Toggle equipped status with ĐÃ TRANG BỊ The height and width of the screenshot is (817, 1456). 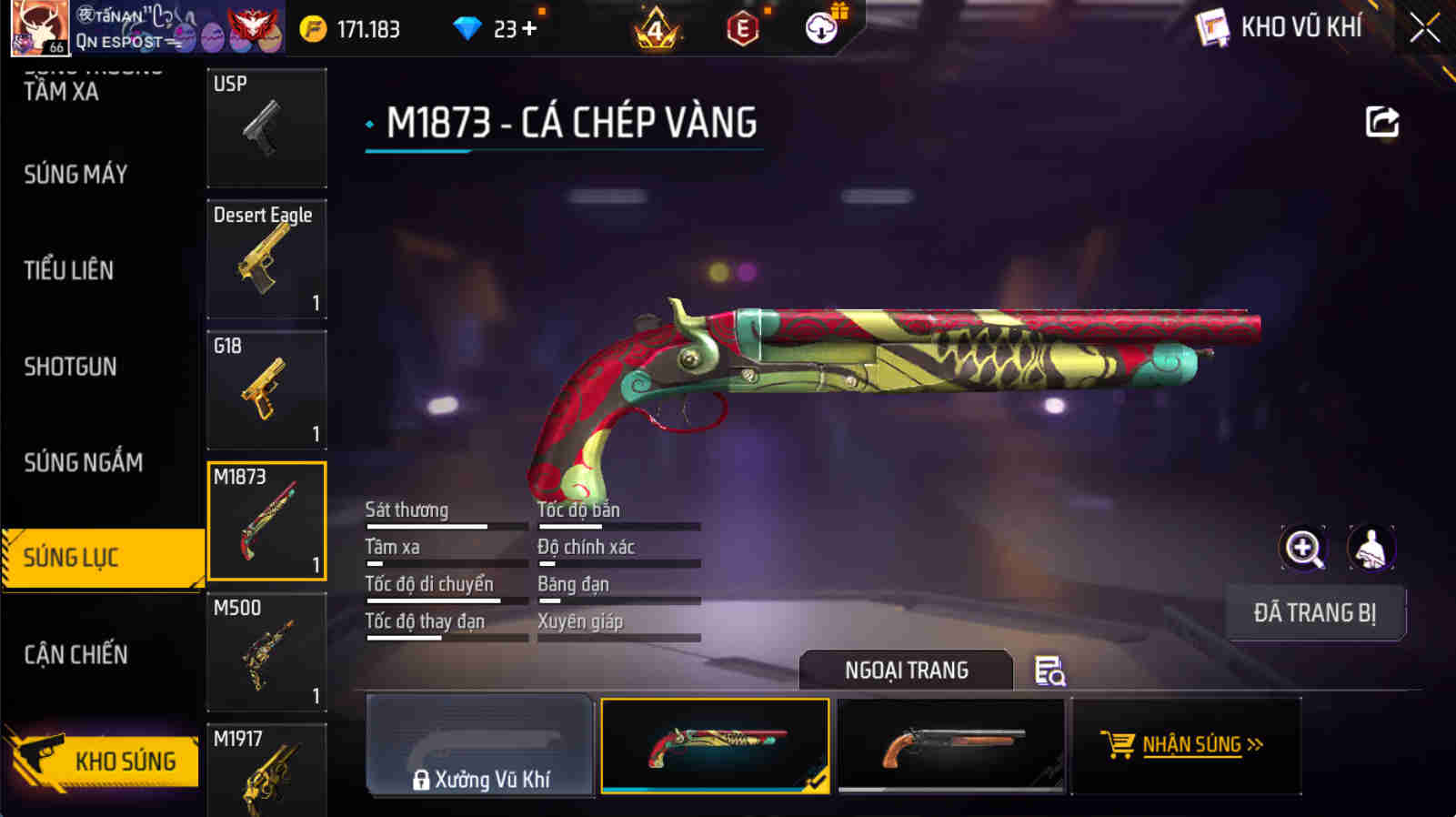1315,613
